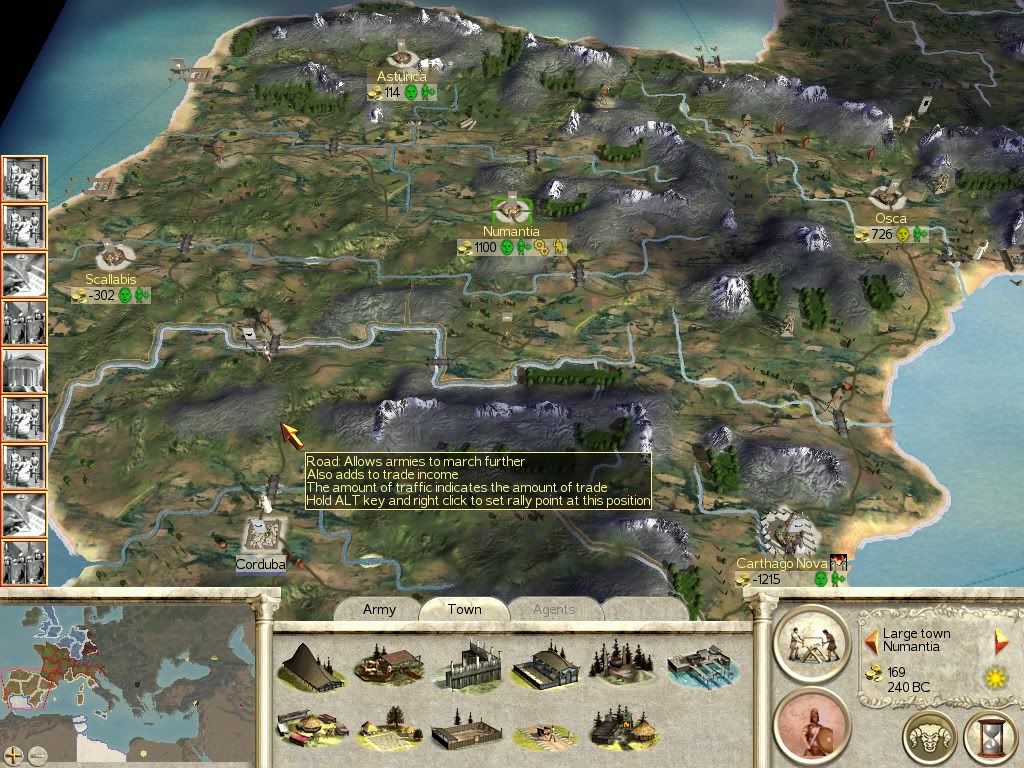Zoom in the minimap with plus button
This screenshot has height=768, width=1024.
point(14,755)
